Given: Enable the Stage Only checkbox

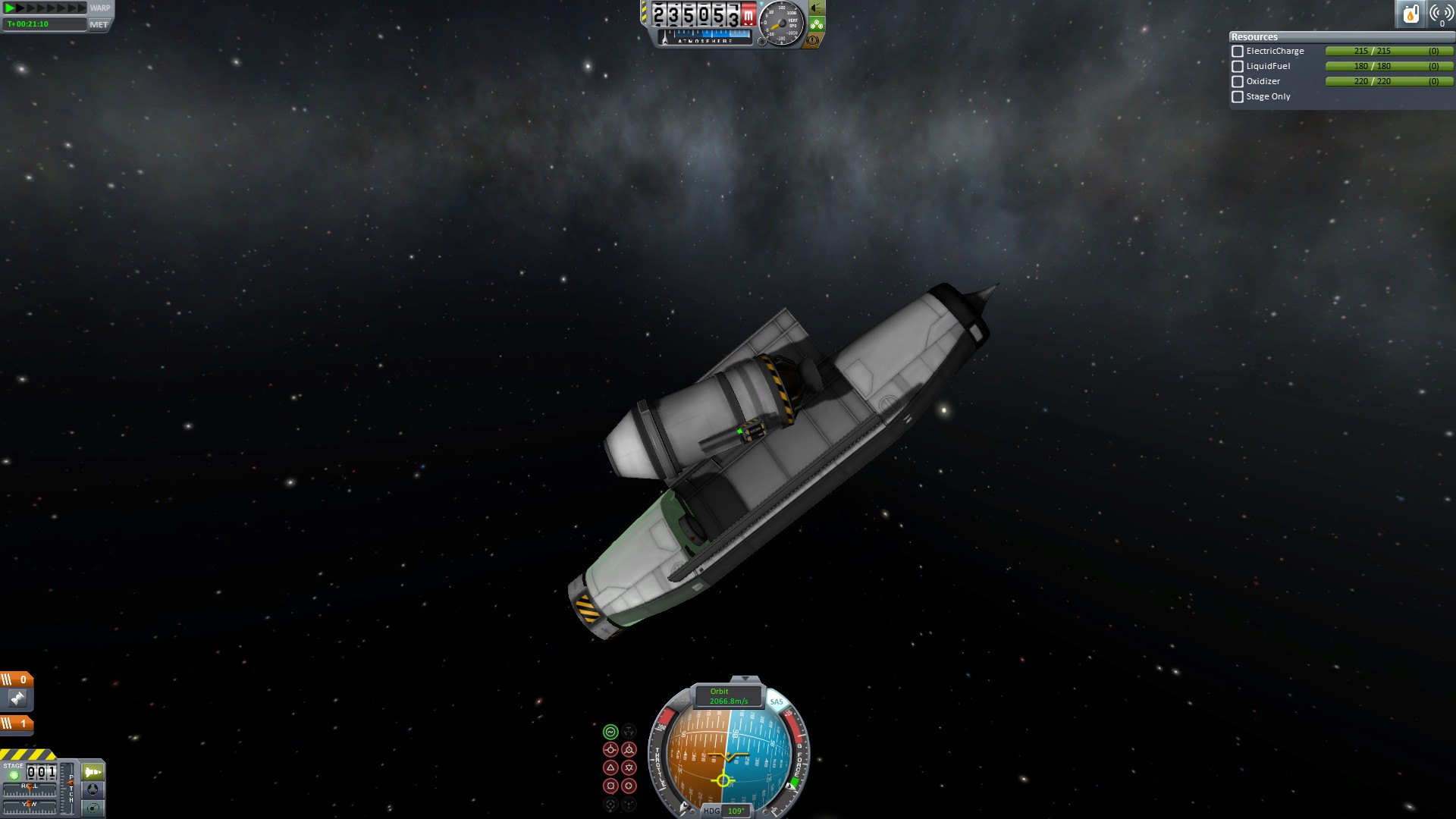Looking at the screenshot, I should click(x=1238, y=97).
